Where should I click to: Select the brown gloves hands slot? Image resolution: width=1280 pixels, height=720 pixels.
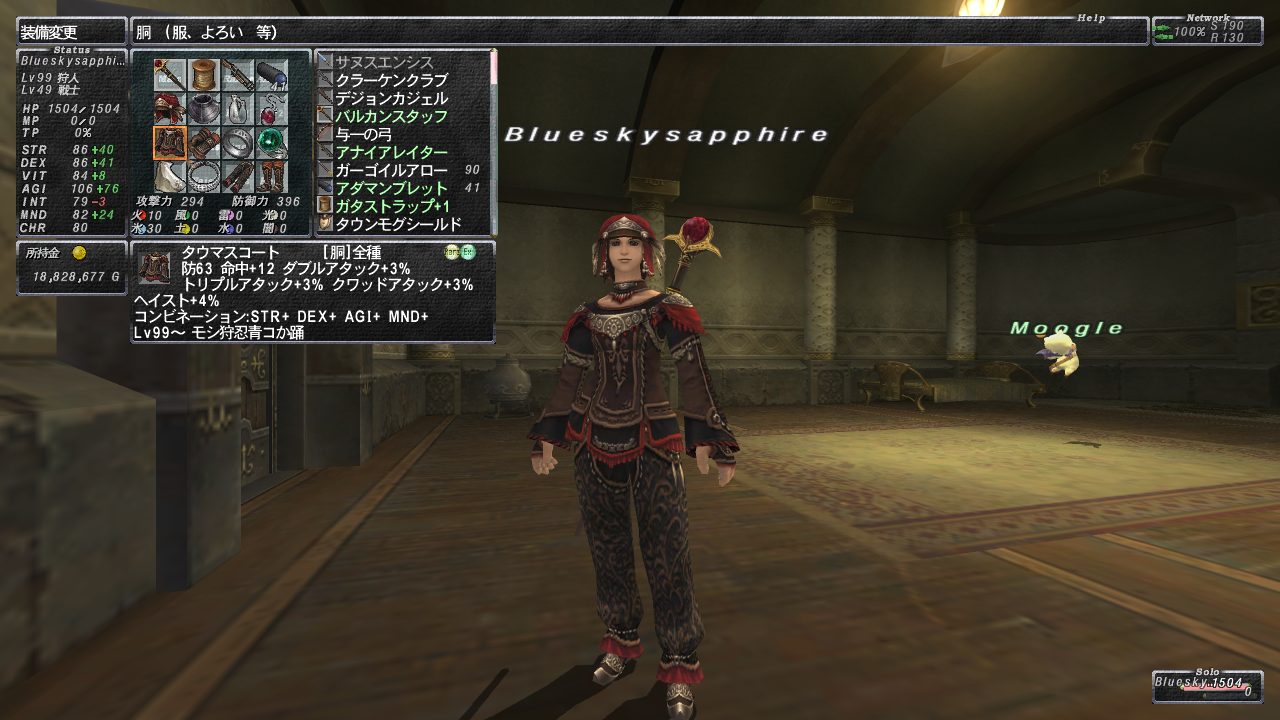[204, 143]
